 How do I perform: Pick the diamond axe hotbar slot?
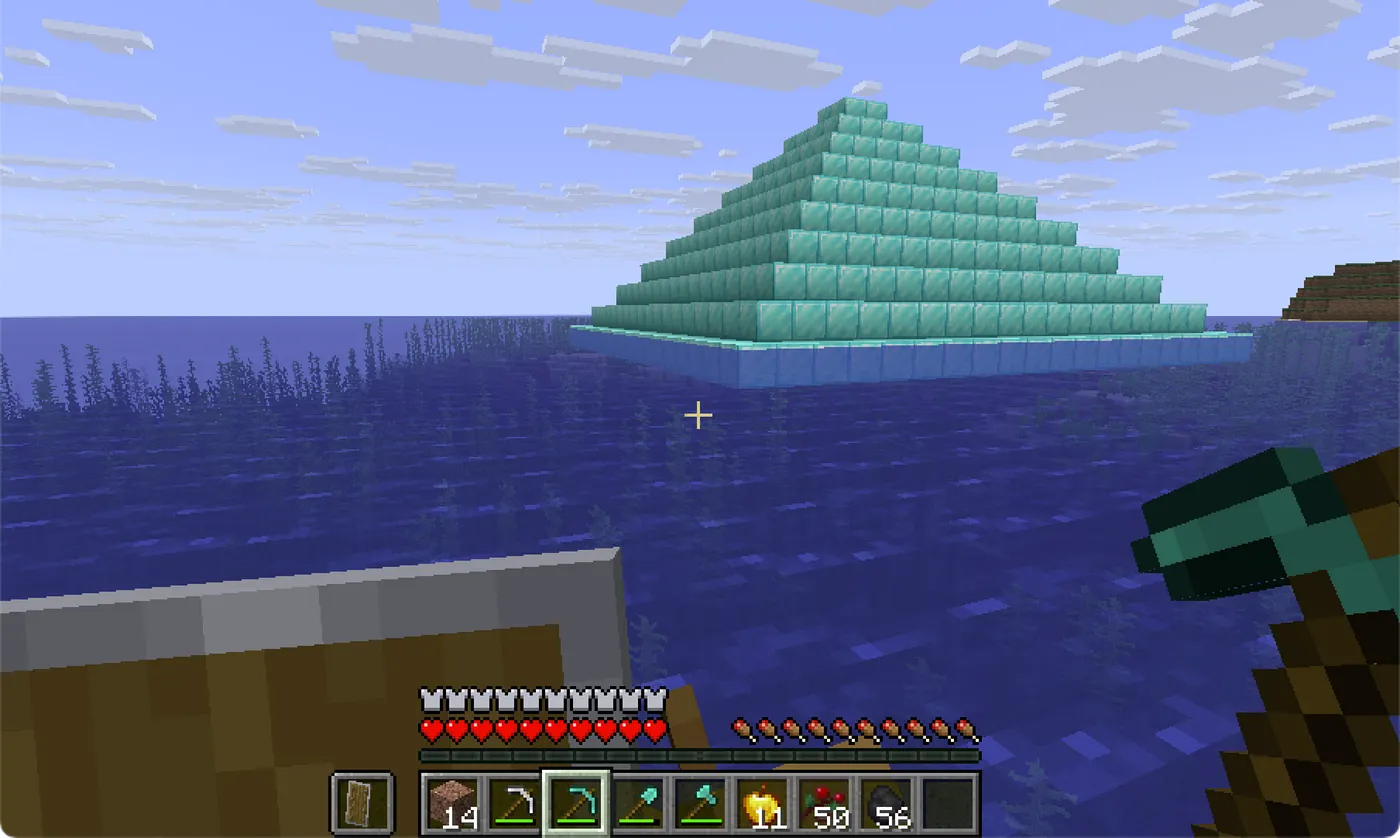pos(700,802)
